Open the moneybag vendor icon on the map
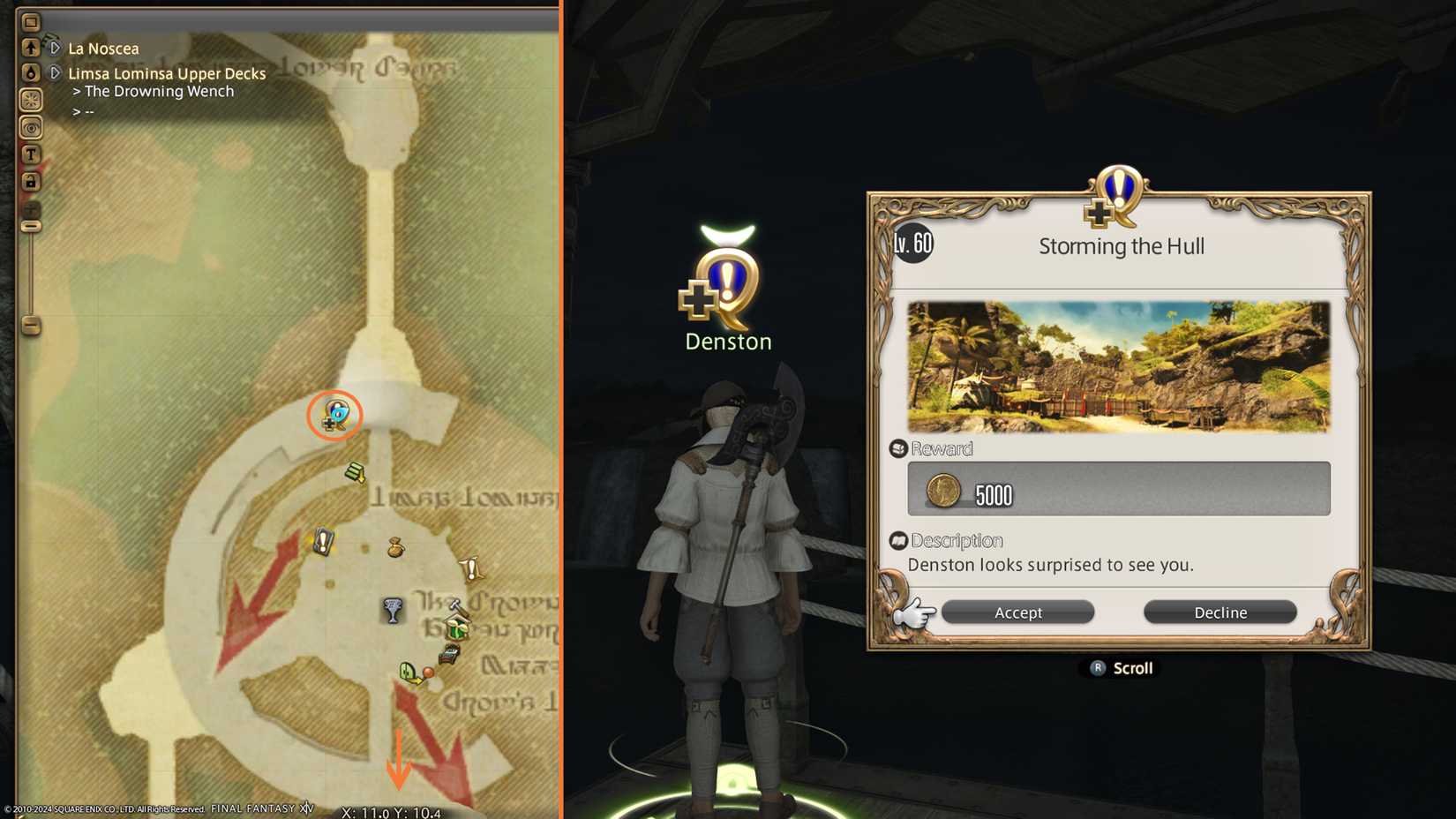The height and width of the screenshot is (819, 1456). [x=395, y=547]
